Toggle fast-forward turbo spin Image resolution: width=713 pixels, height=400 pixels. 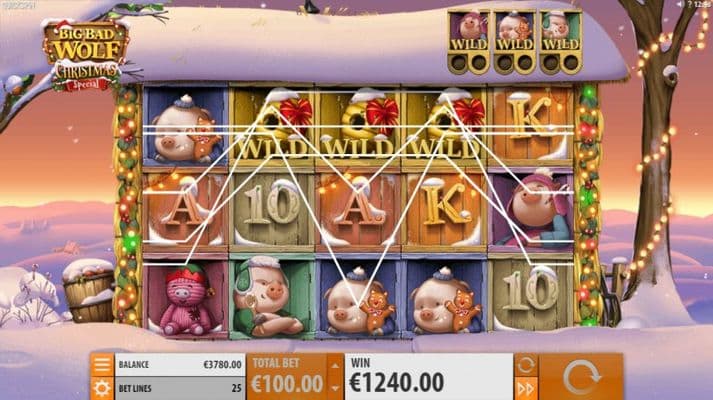pos(526,387)
